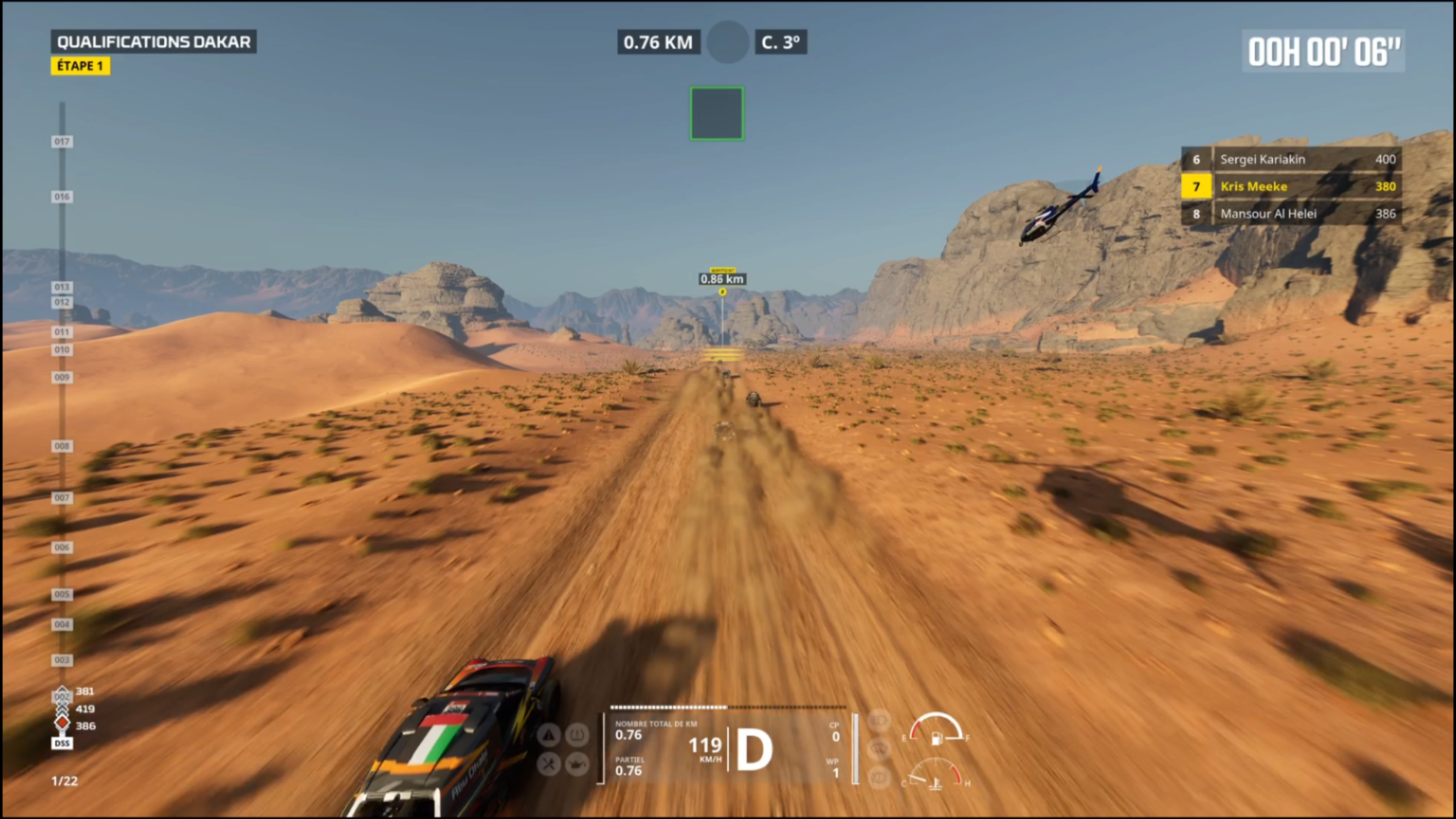Image resolution: width=1456 pixels, height=819 pixels.
Task: Click the tire pressure indicator icon
Action: [577, 735]
